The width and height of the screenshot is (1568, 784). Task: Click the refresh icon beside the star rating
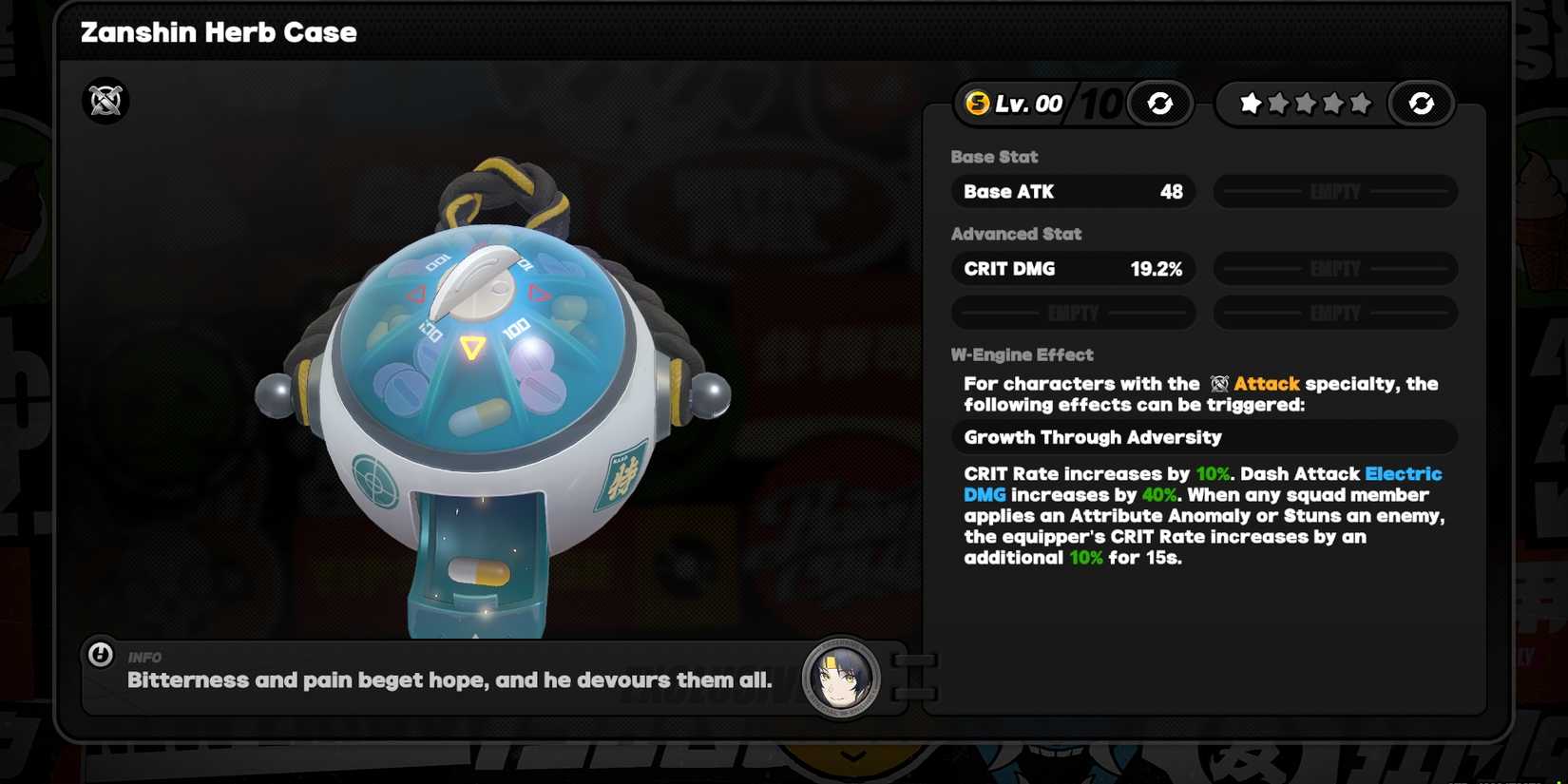tap(1422, 104)
